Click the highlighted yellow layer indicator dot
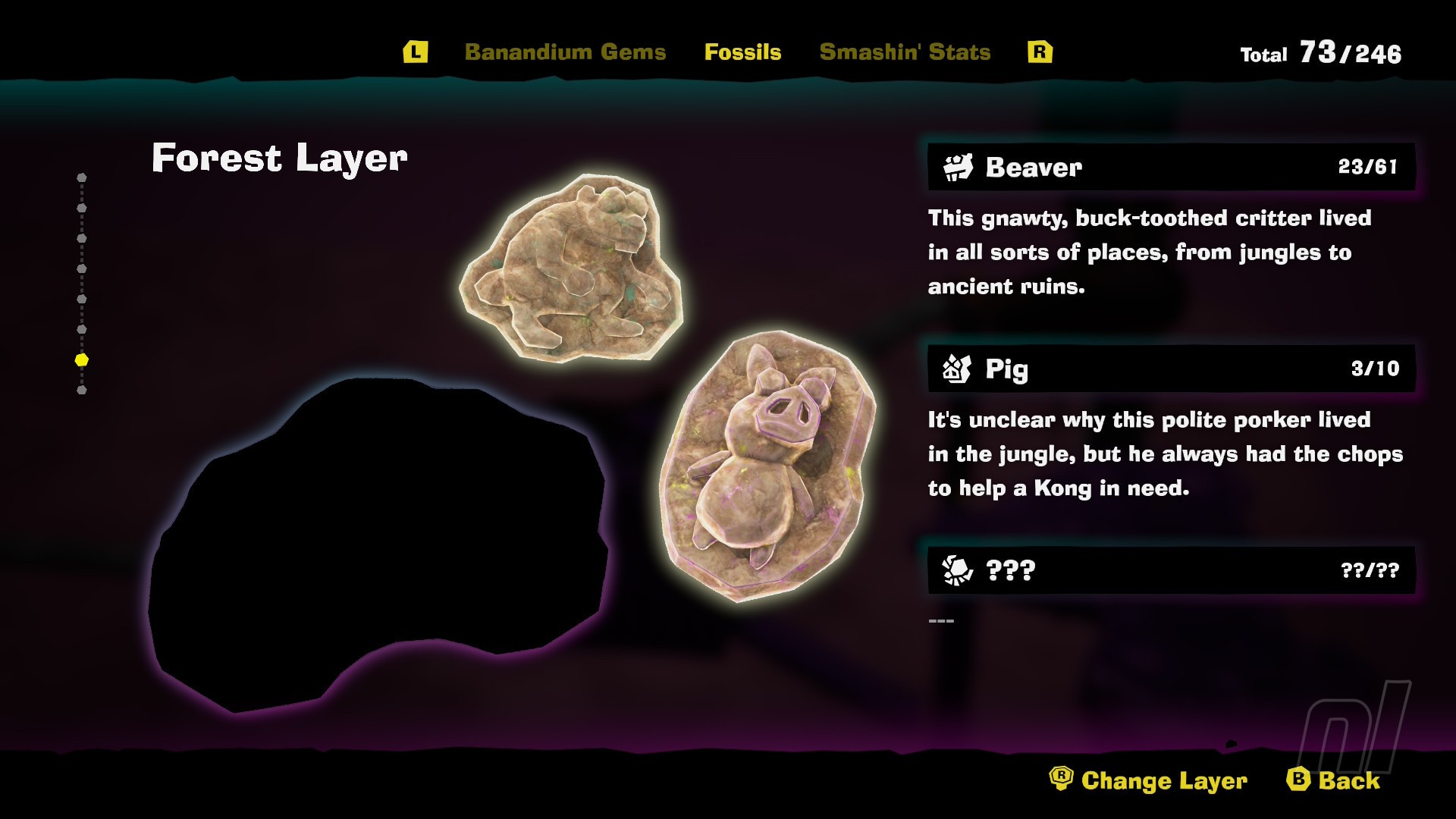 [x=82, y=360]
